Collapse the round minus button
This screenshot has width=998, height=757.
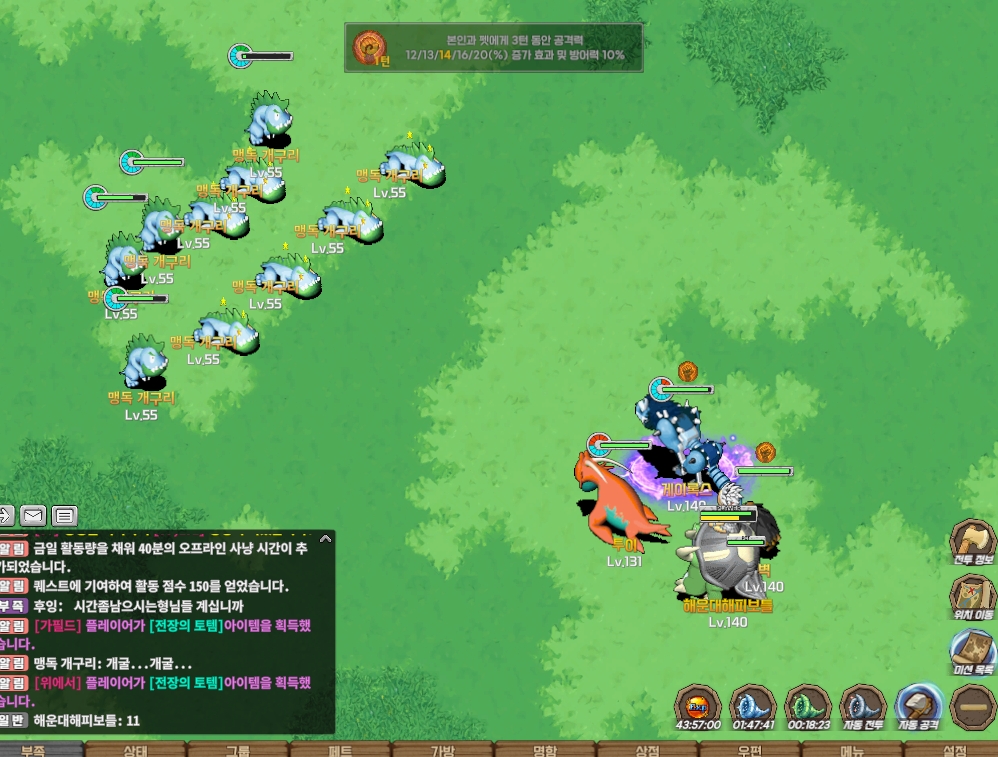coord(973,707)
